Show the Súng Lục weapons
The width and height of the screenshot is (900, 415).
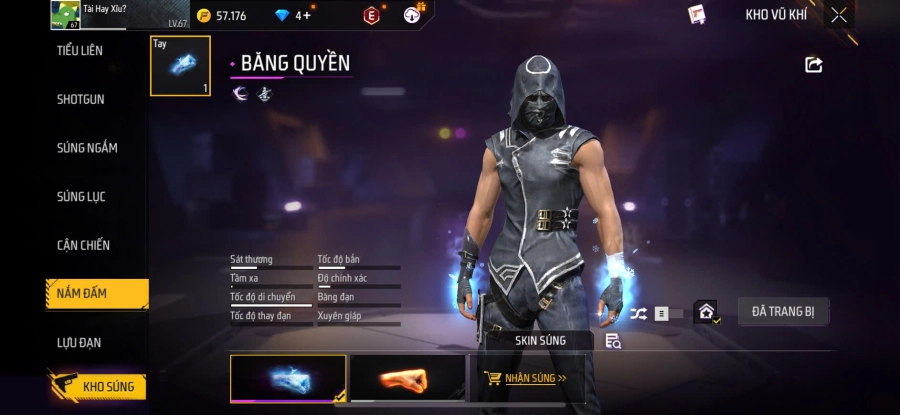[81, 197]
